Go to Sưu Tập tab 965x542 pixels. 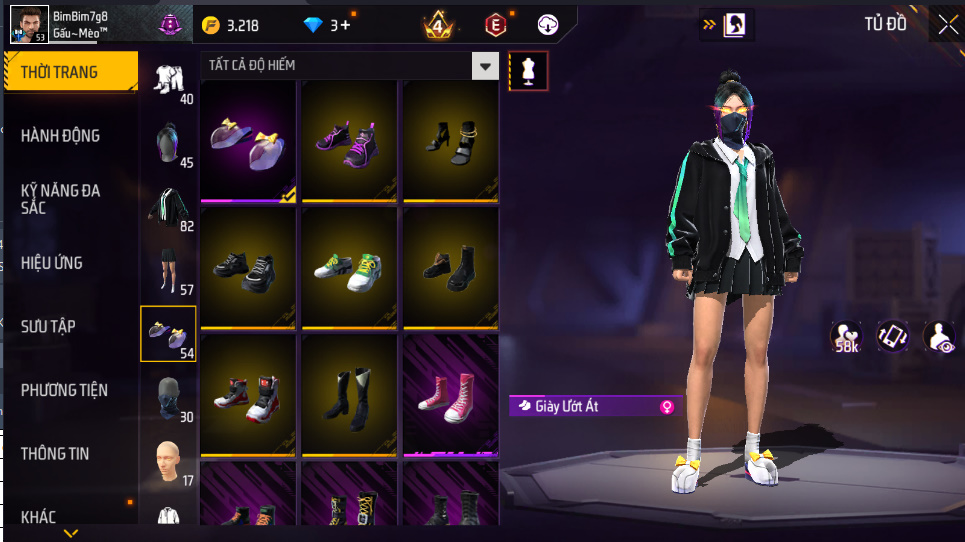click(48, 326)
